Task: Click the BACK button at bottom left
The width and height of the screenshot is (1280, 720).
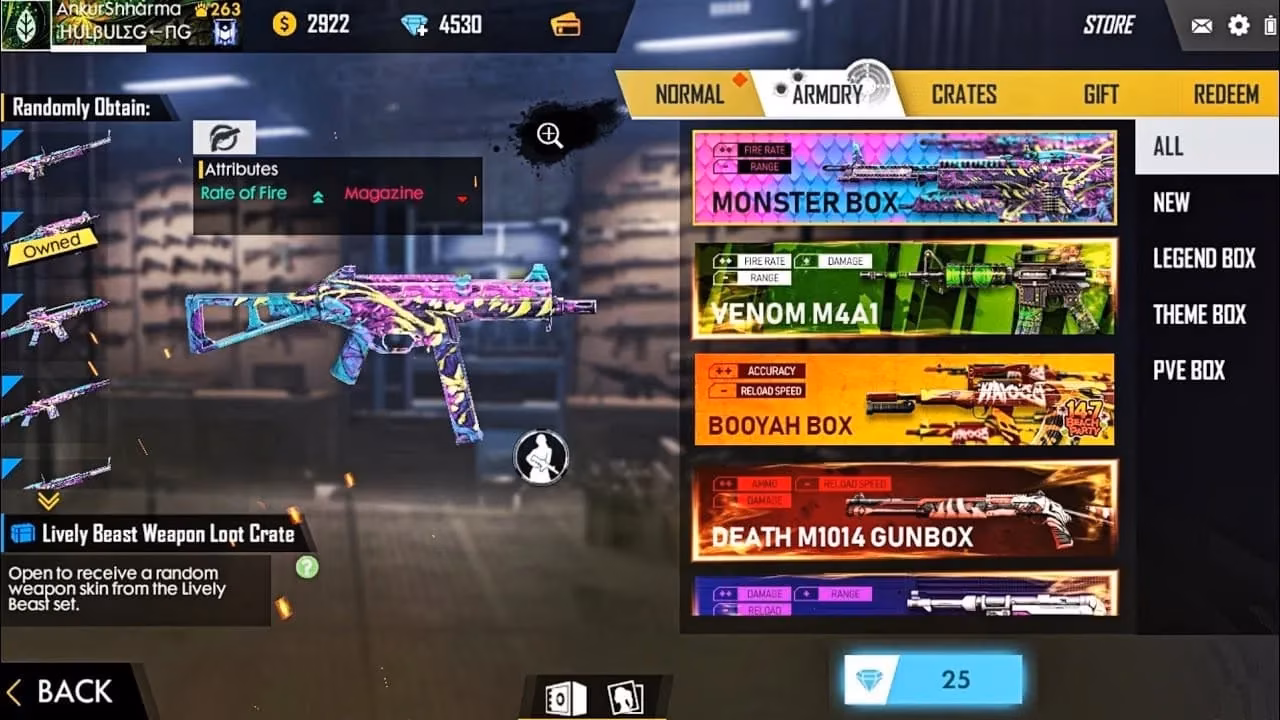Action: (60, 690)
